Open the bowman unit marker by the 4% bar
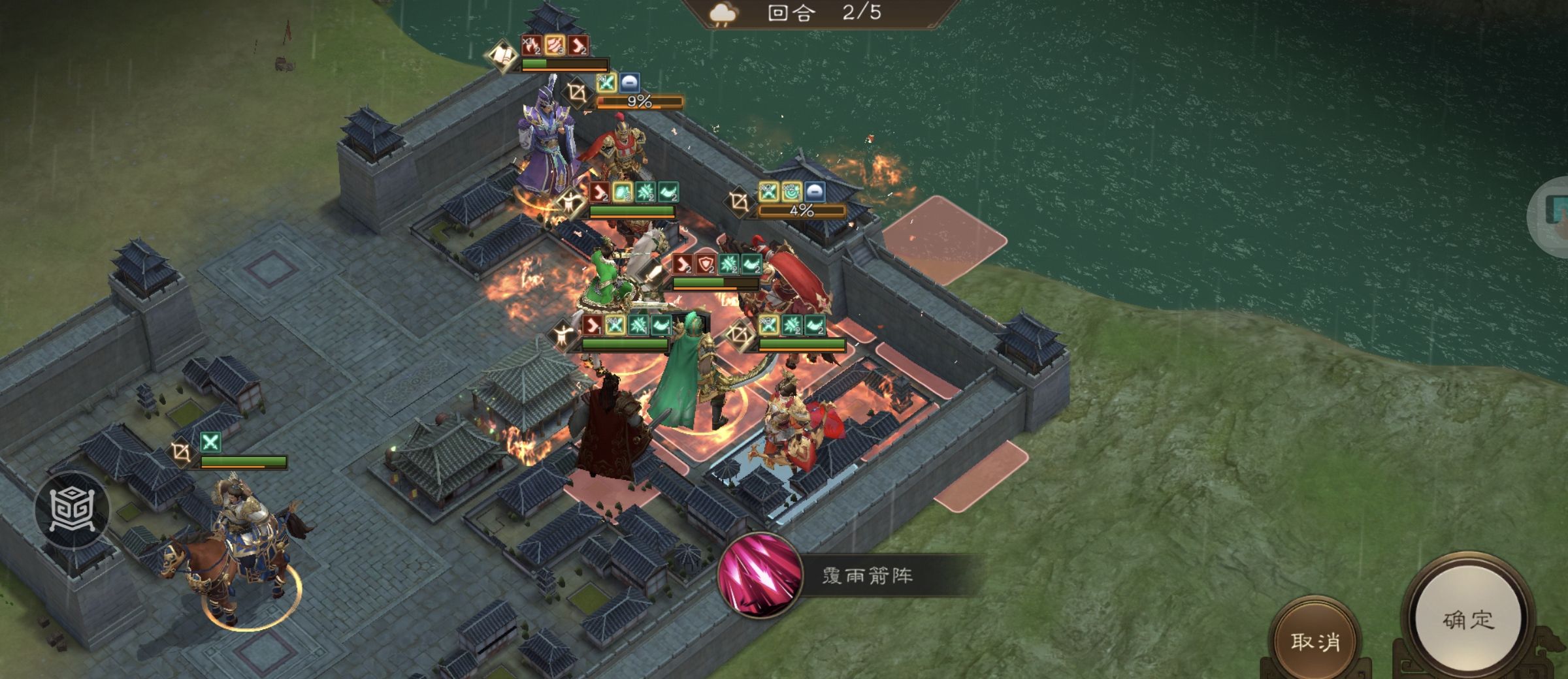The image size is (1568, 679). point(739,200)
